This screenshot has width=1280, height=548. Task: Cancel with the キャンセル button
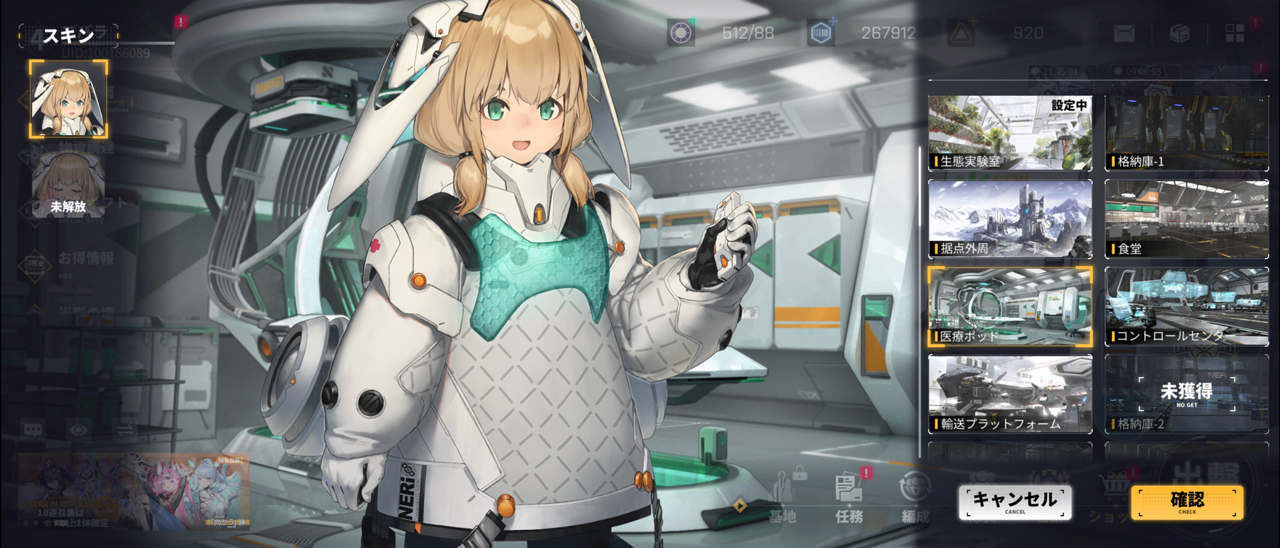point(1014,502)
